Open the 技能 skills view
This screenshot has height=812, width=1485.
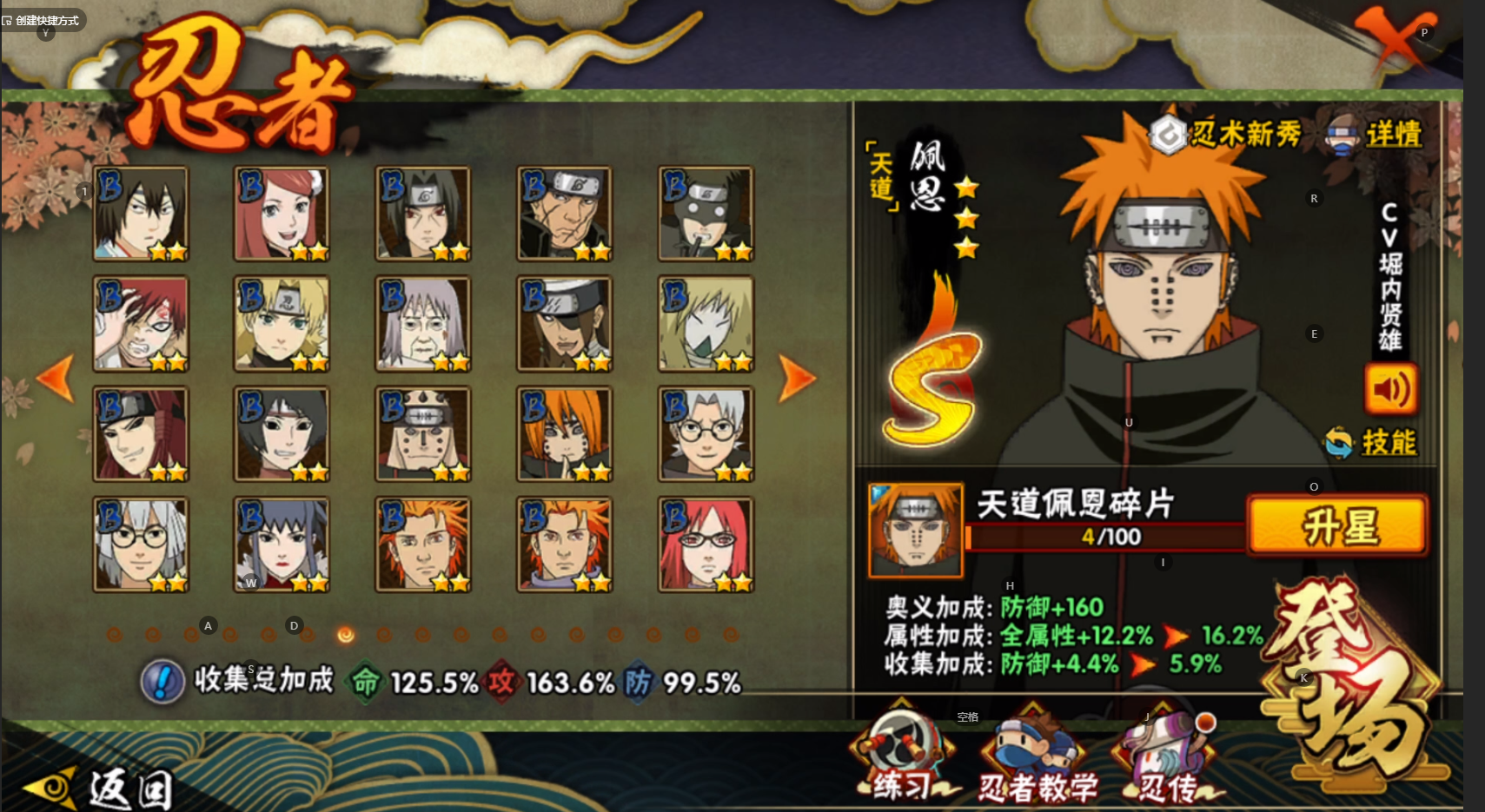1373,443
